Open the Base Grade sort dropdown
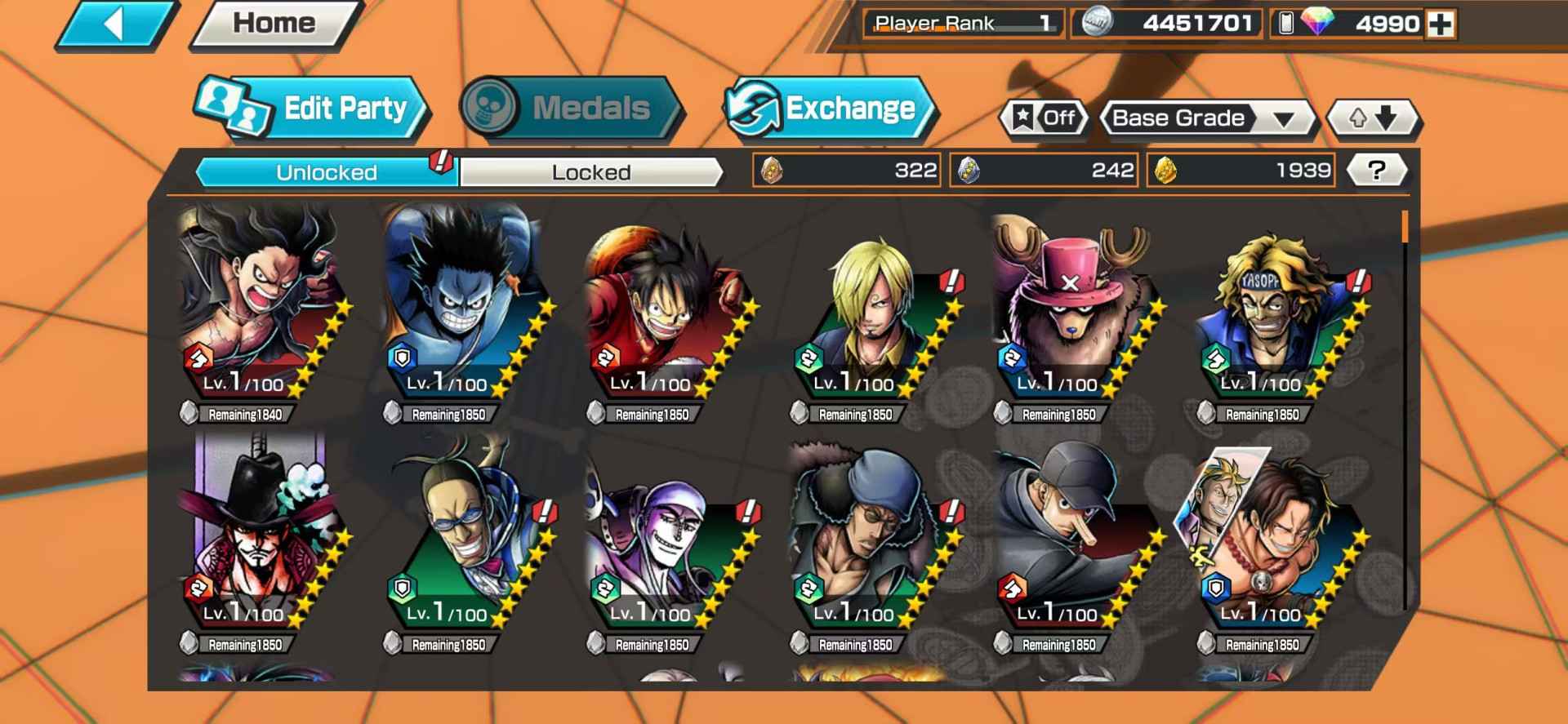Screen dimensions: 1568x724 pos(1205,118)
